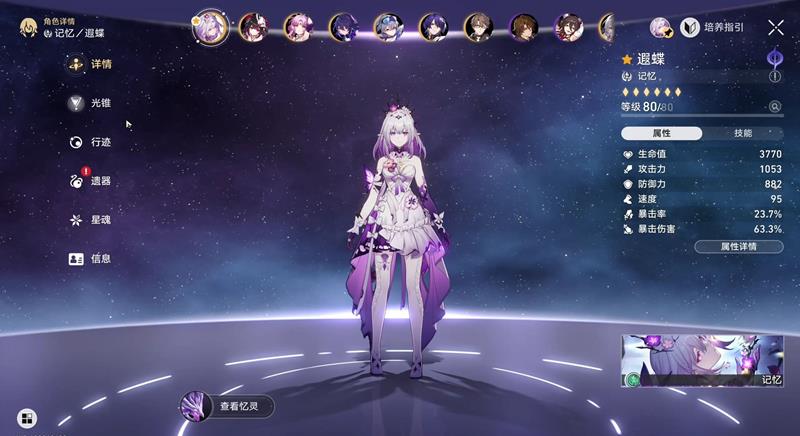Click the magnifier icon beside the level
Screen dimensions: 800x436
tap(774, 107)
